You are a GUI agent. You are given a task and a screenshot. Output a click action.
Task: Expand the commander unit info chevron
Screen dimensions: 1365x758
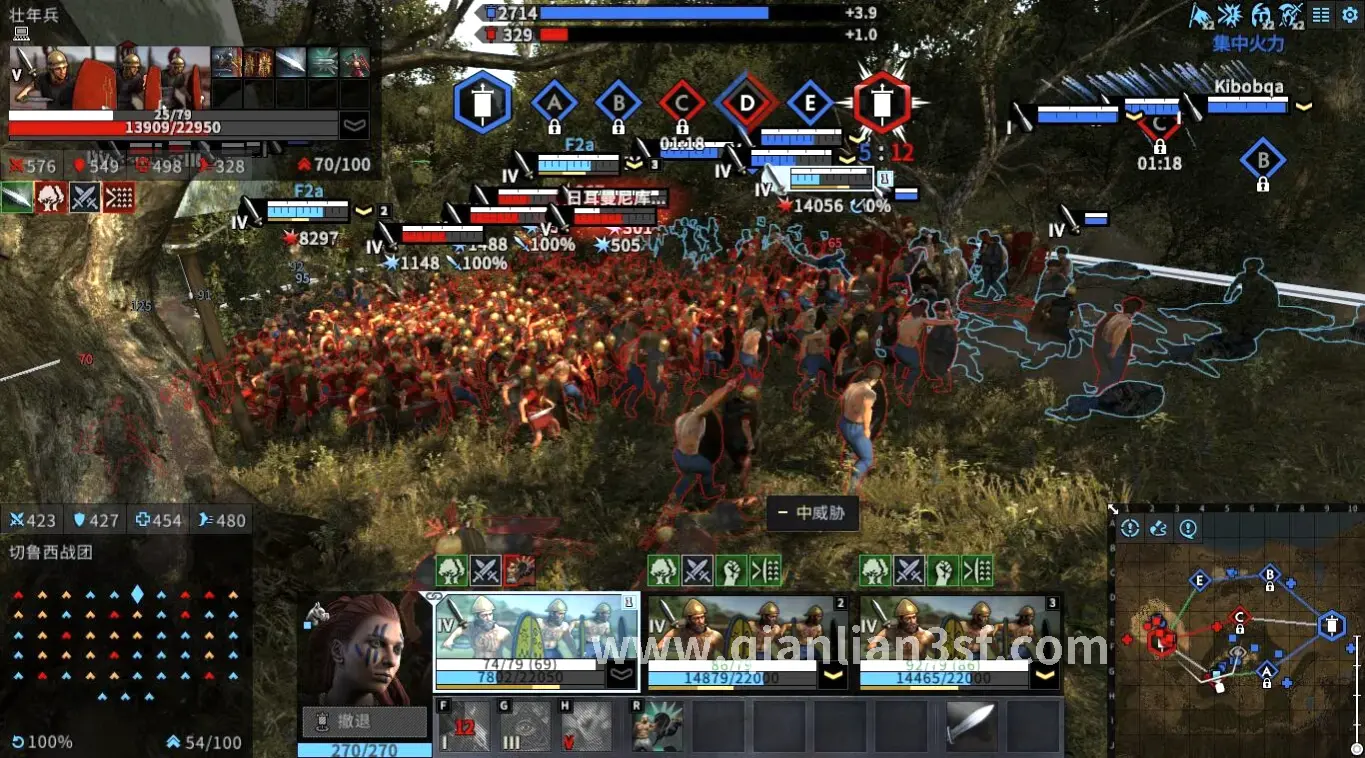click(x=354, y=125)
